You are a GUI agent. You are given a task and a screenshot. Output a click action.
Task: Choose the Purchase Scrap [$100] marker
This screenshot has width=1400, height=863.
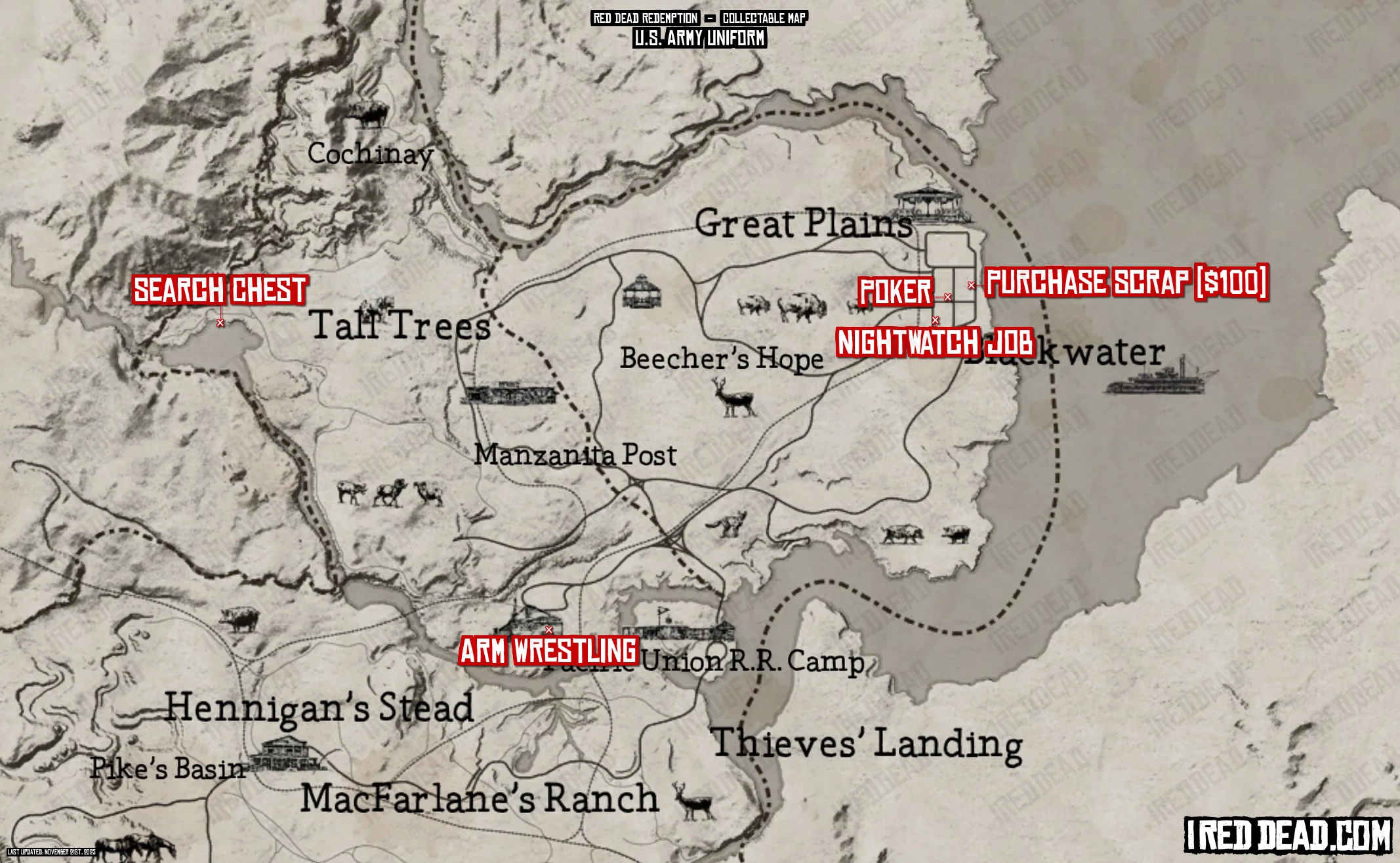tap(971, 285)
